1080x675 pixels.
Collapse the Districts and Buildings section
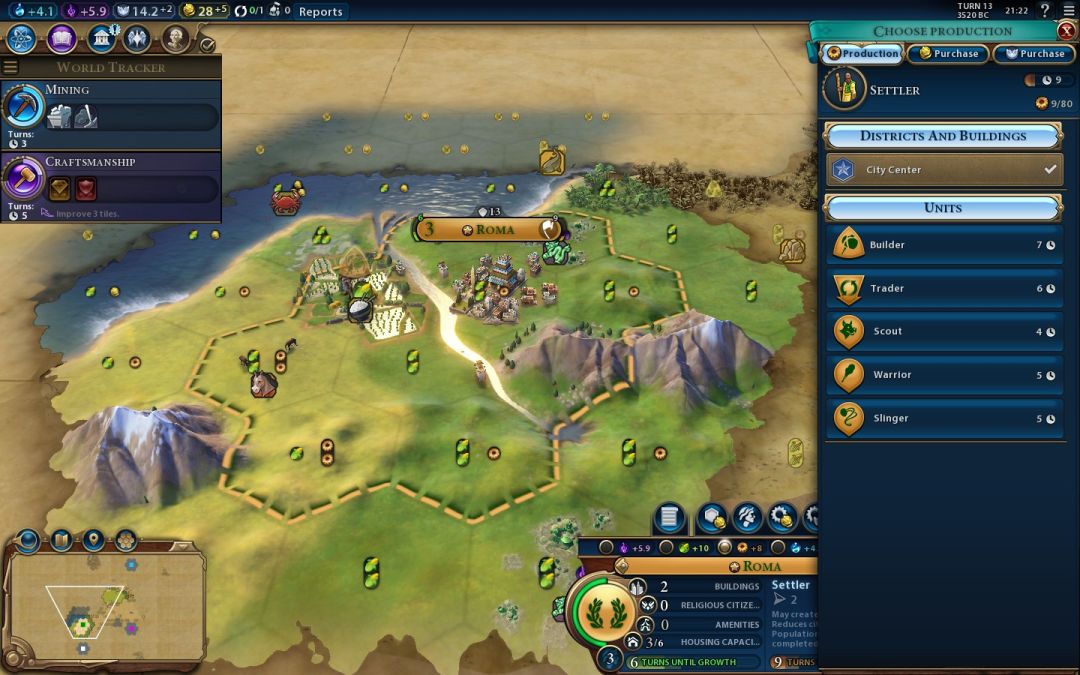942,136
